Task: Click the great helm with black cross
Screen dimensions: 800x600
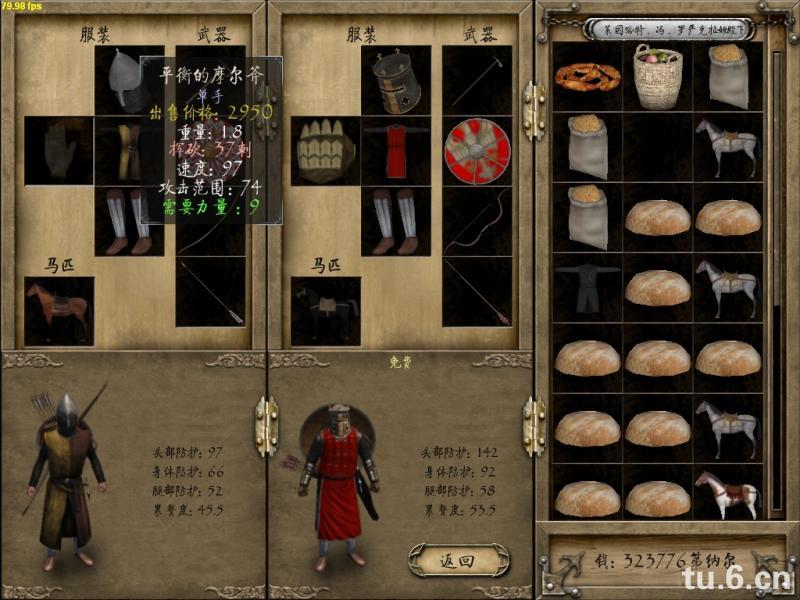Action: (x=396, y=79)
